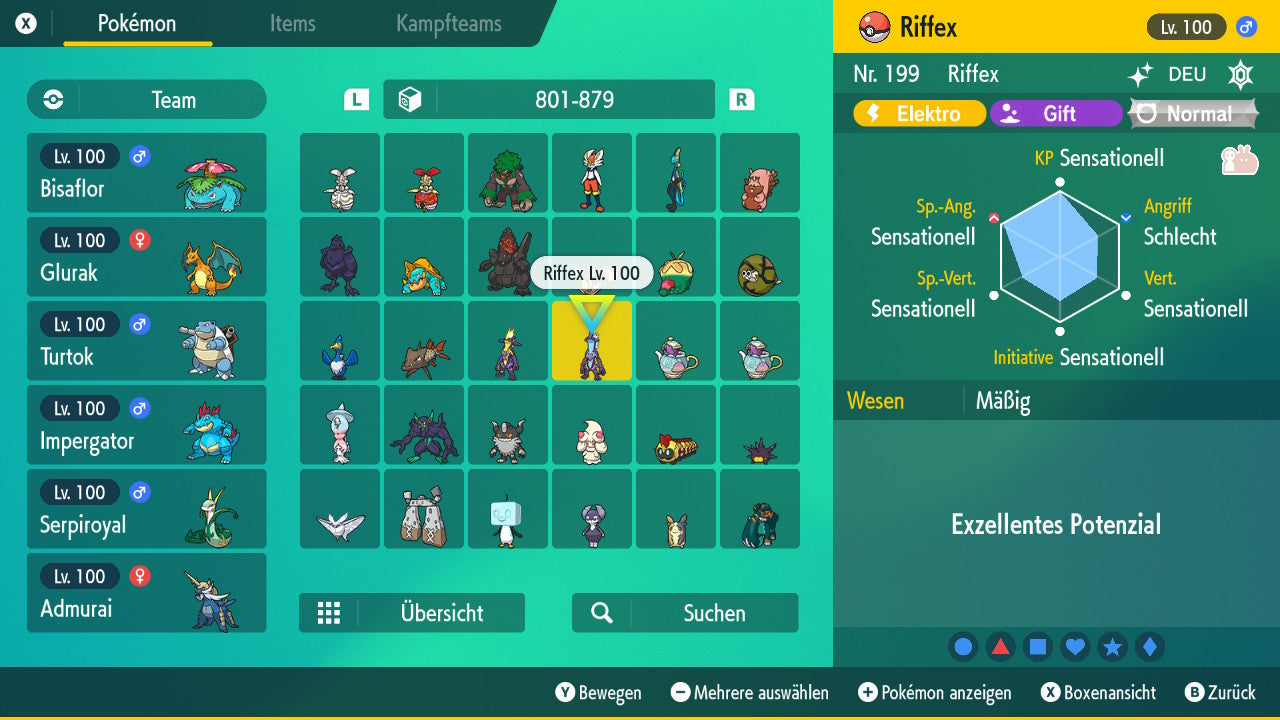The width and height of the screenshot is (1280, 720).
Task: Select the Tera-type hexagon icon near DEU
Action: [x=1240, y=74]
